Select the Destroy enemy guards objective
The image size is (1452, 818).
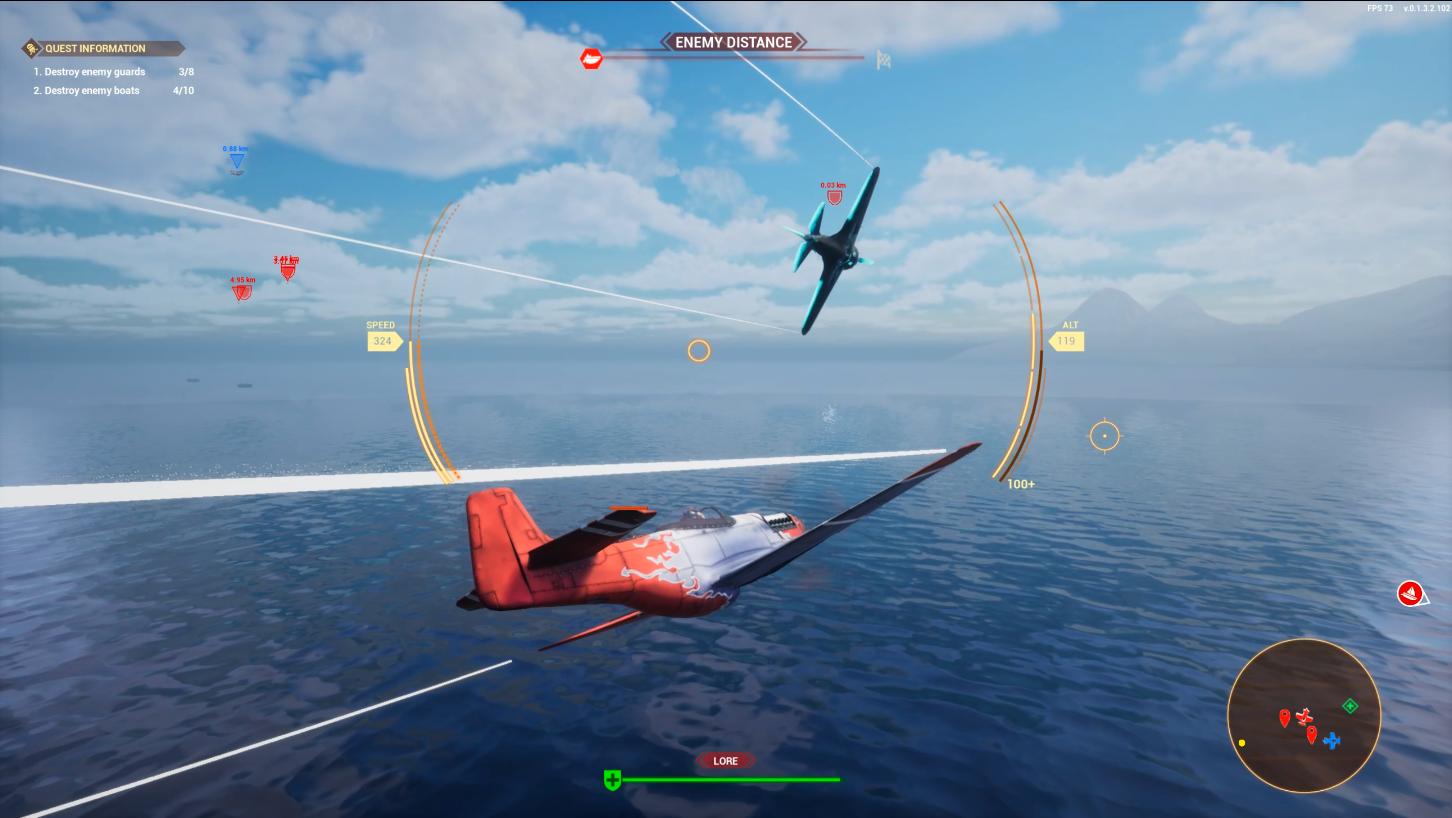coord(95,72)
